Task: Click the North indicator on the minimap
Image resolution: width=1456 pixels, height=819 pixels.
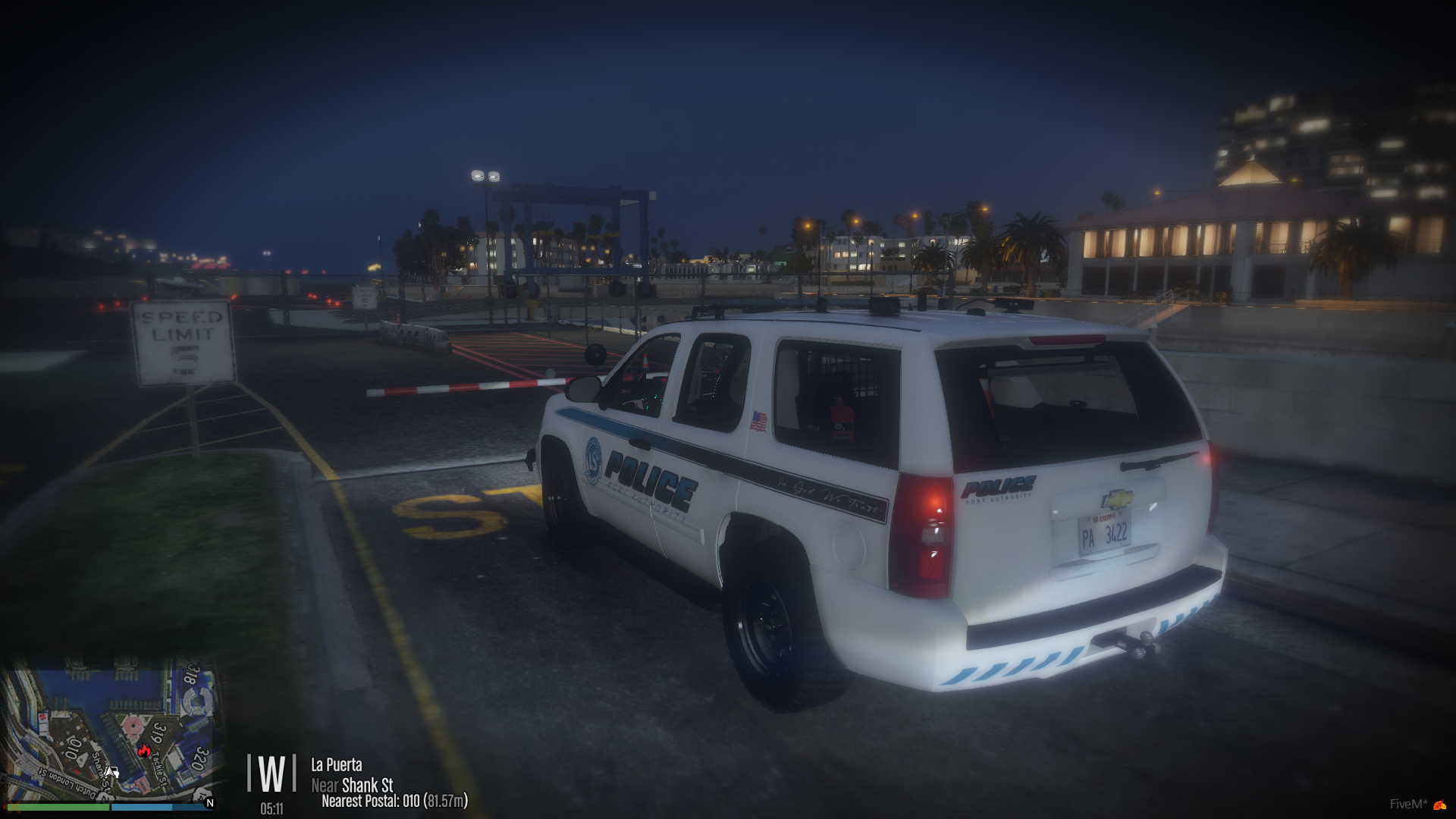Action: (x=210, y=802)
